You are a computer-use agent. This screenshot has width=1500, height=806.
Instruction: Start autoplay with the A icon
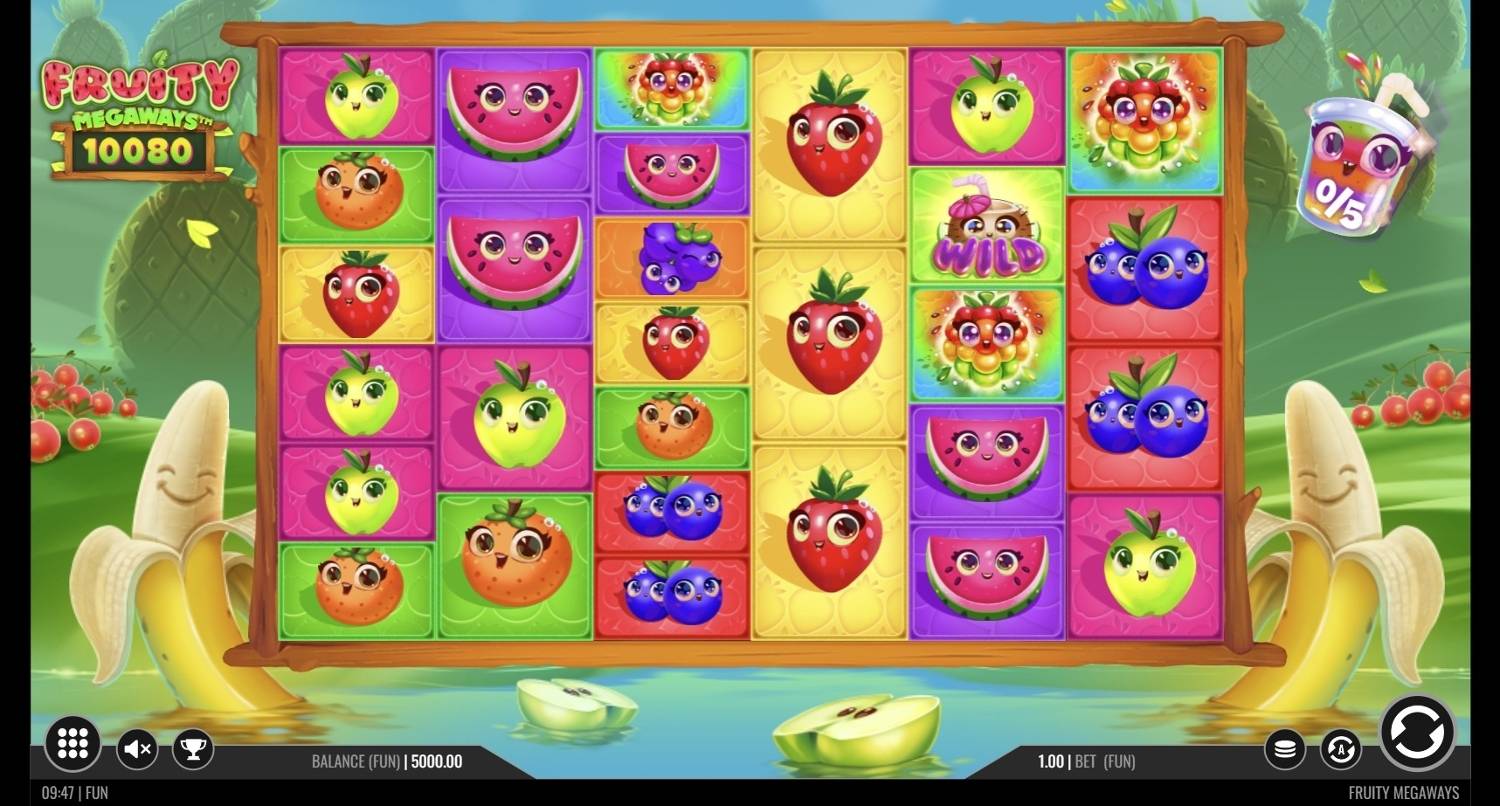pos(1340,748)
